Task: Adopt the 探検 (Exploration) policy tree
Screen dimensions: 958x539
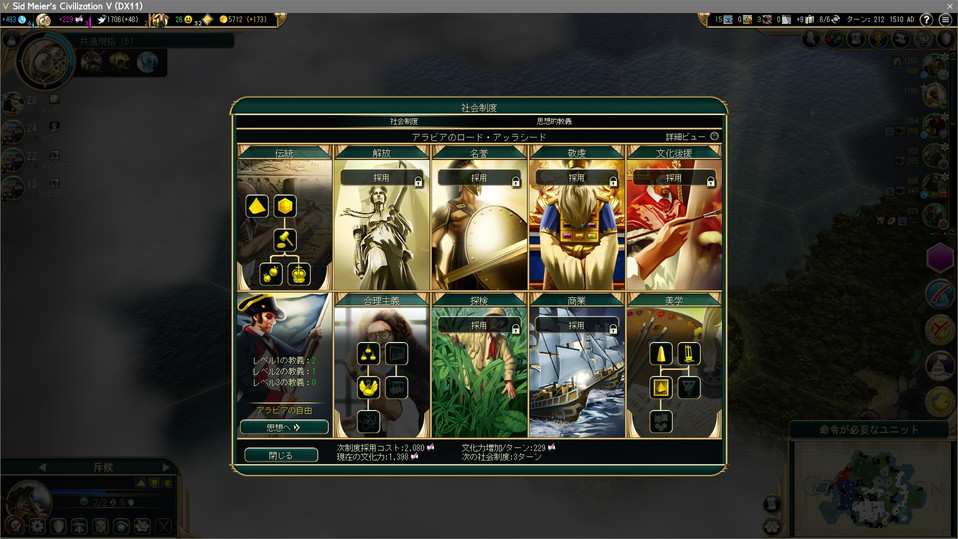Action: coord(479,325)
